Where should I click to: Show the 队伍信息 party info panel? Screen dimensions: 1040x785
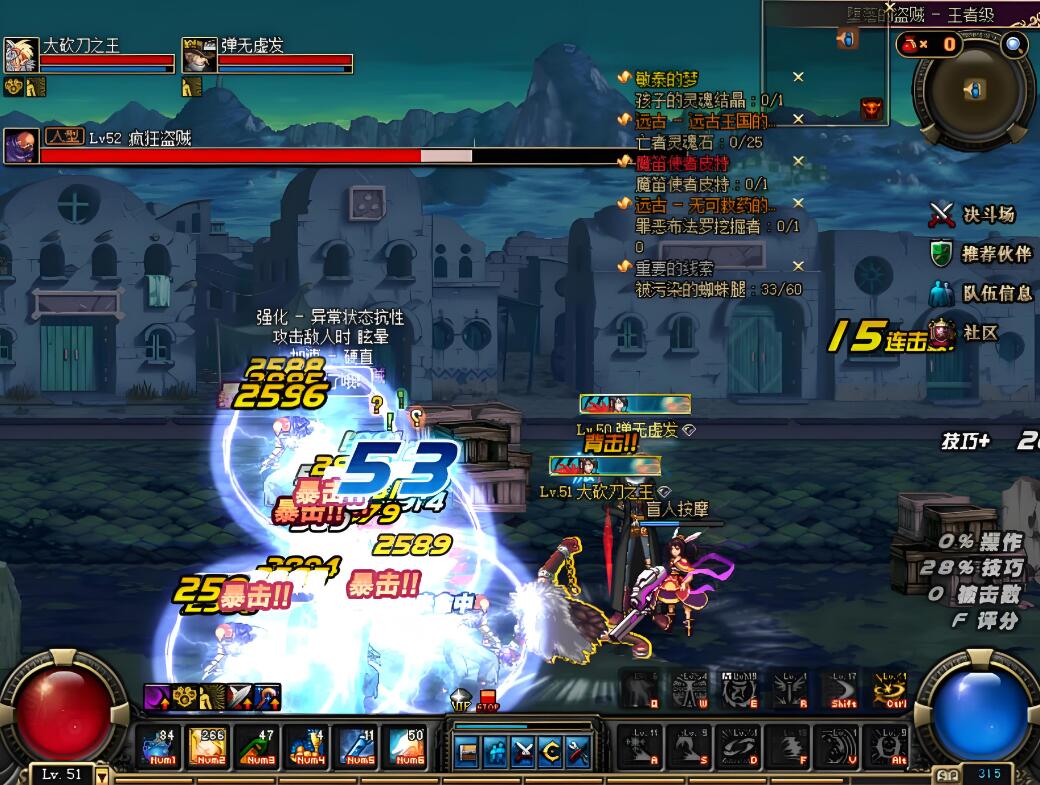(981, 293)
